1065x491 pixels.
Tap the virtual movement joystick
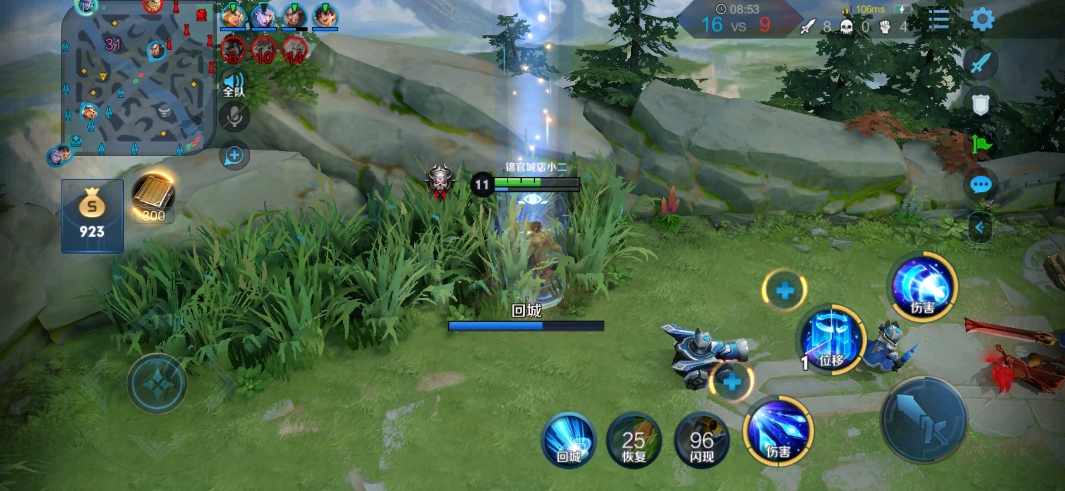pyautogui.click(x=157, y=383)
